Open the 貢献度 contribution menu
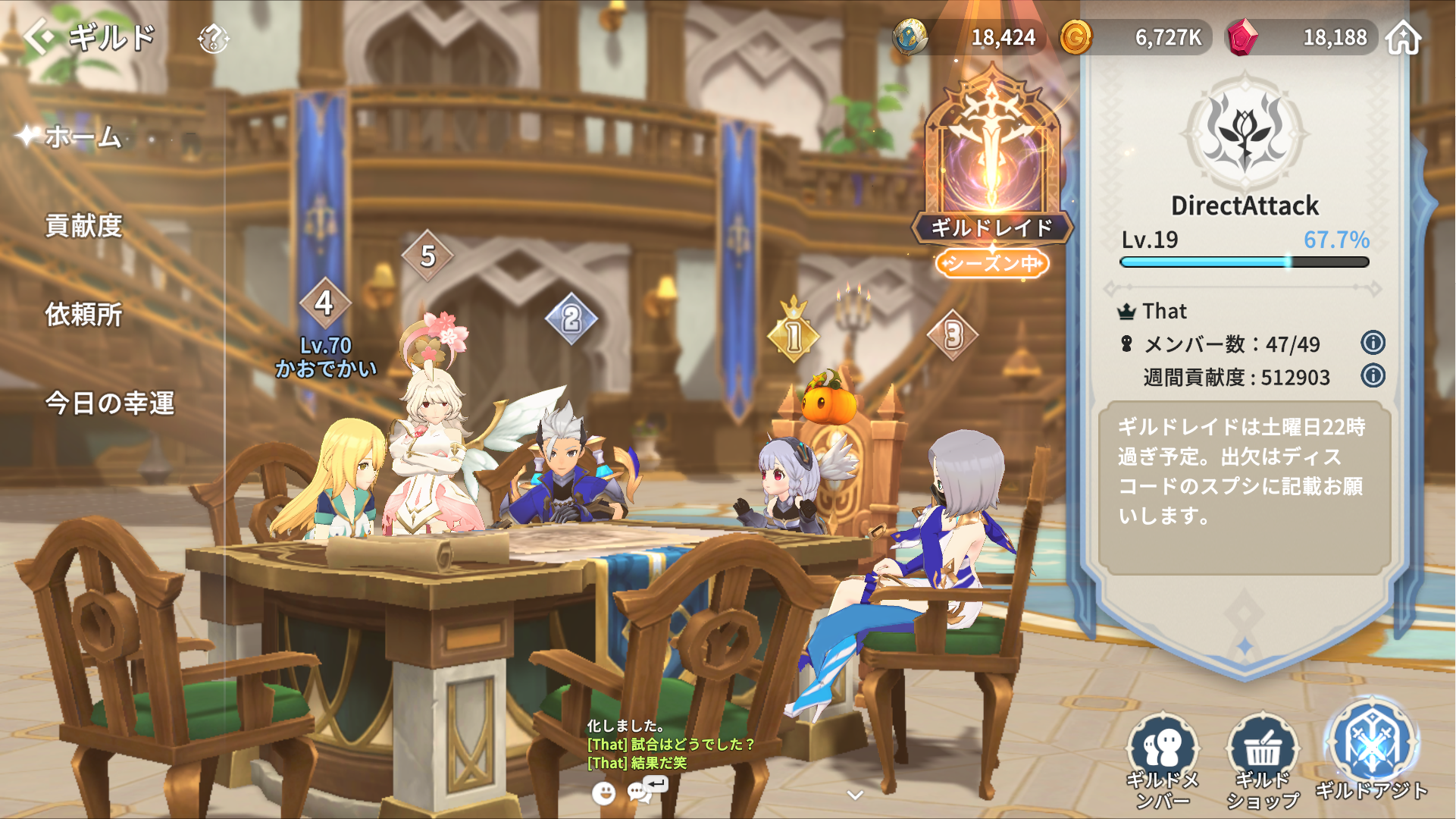 83,226
